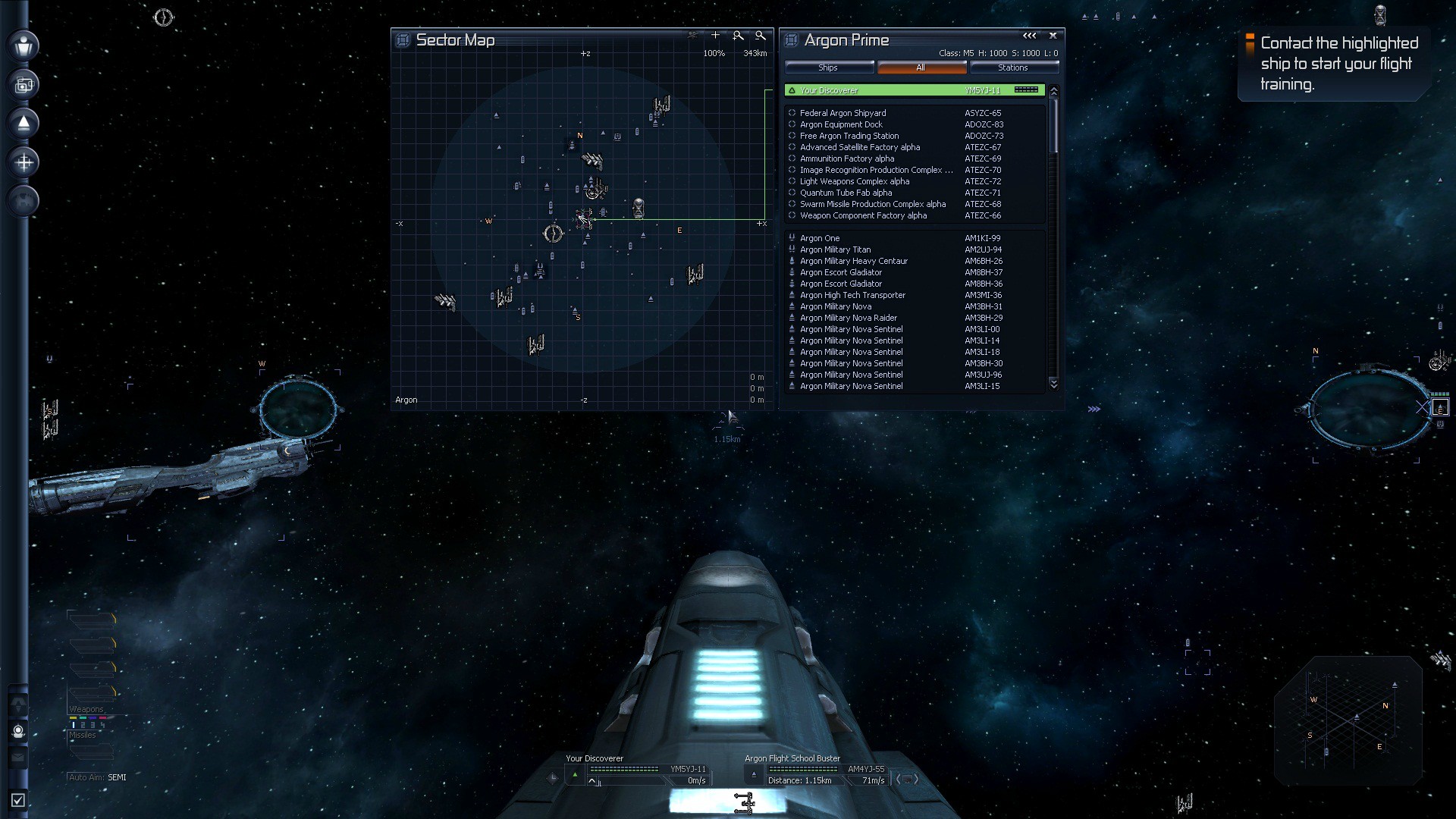The image size is (1456, 819).
Task: Open the astronaut icon in the lower sidebar
Action: tap(18, 730)
